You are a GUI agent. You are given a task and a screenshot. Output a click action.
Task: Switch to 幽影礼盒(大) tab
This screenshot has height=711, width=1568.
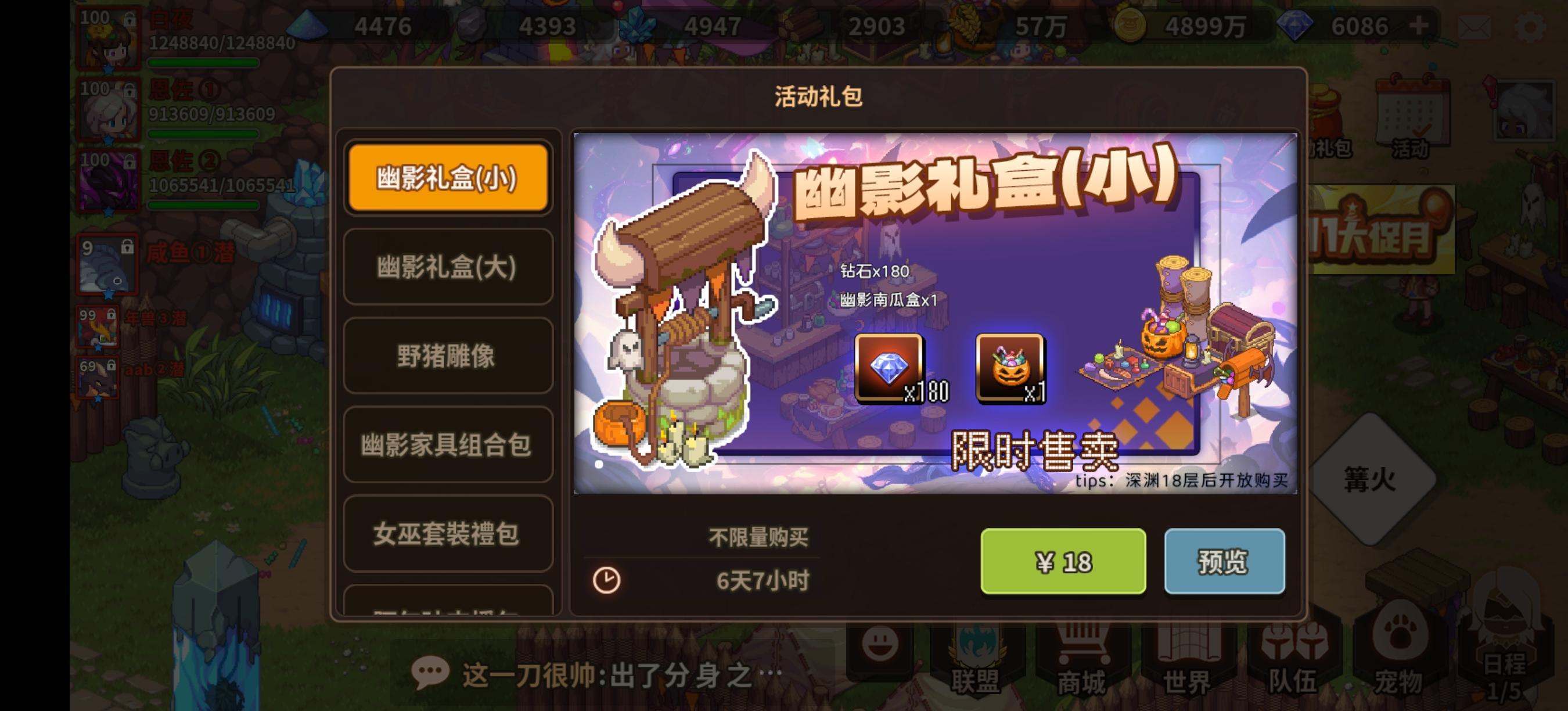click(x=447, y=268)
